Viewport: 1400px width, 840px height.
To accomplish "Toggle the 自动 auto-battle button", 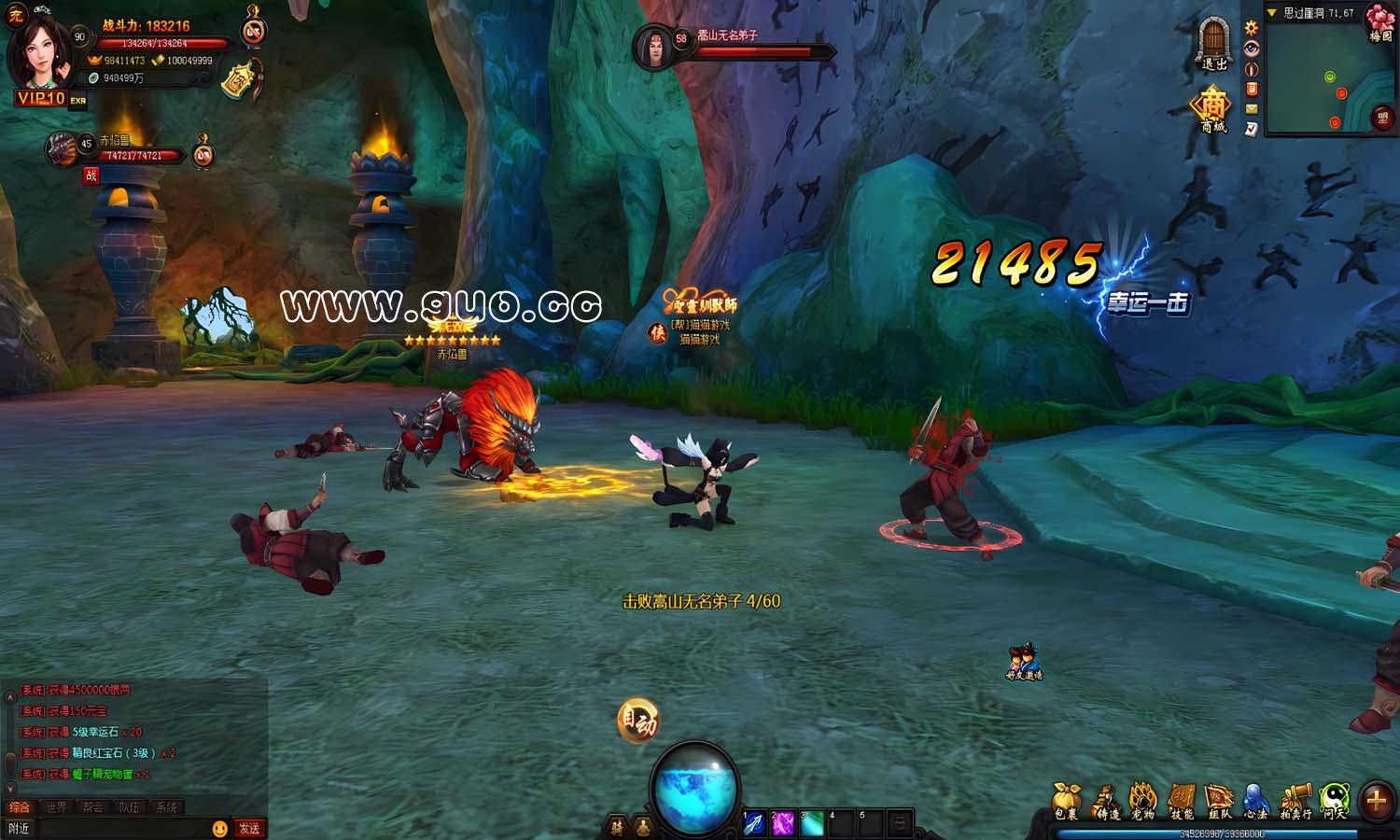I will (x=638, y=722).
